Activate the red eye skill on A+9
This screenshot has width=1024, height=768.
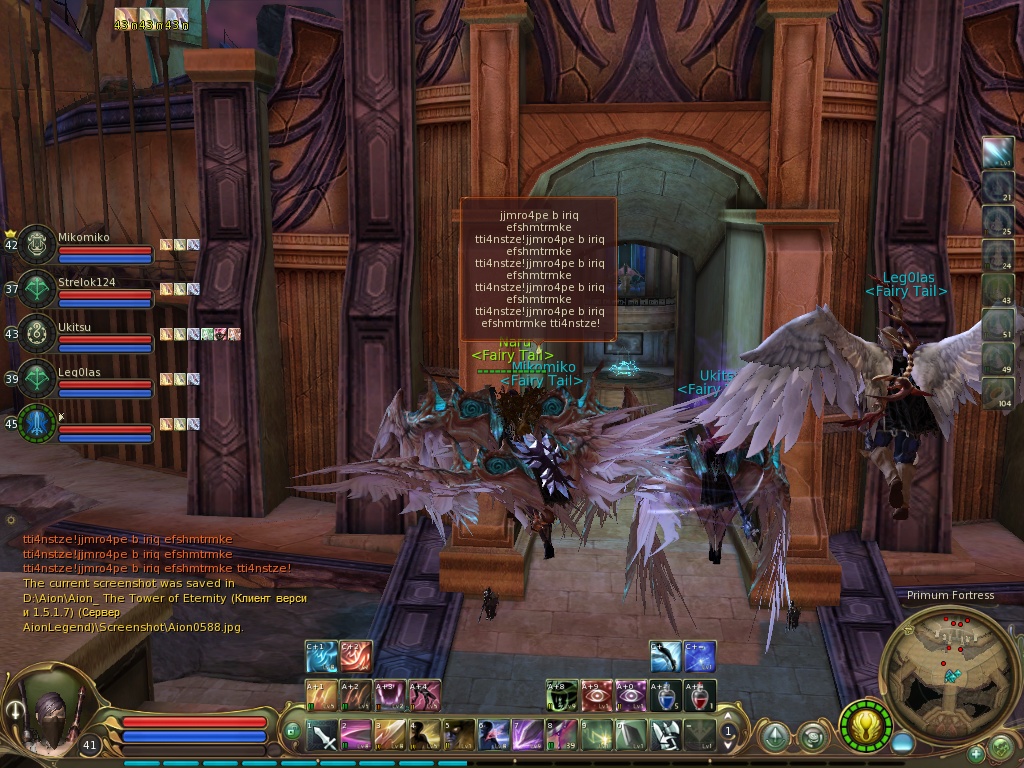click(597, 695)
